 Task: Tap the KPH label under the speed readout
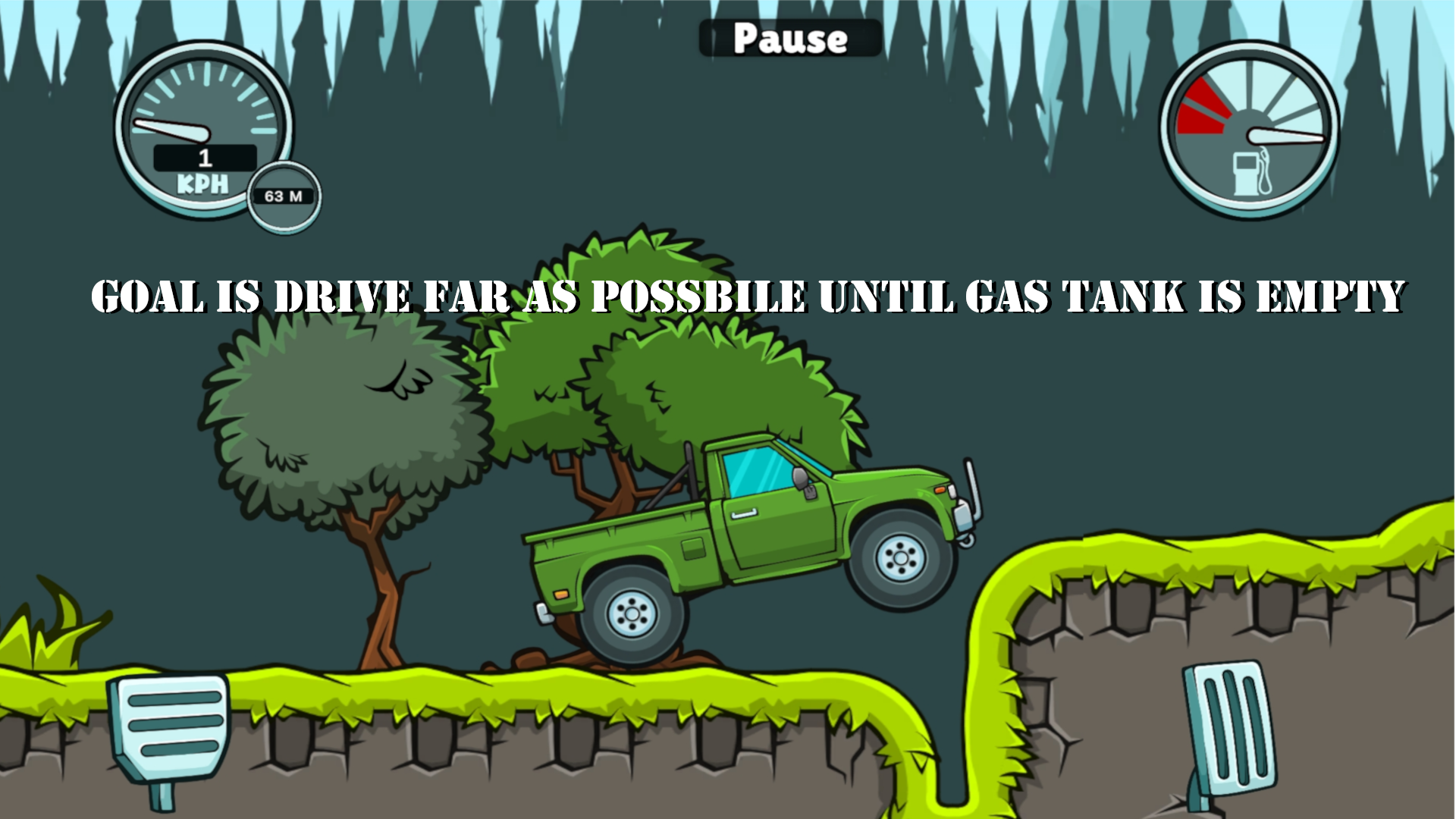click(203, 182)
